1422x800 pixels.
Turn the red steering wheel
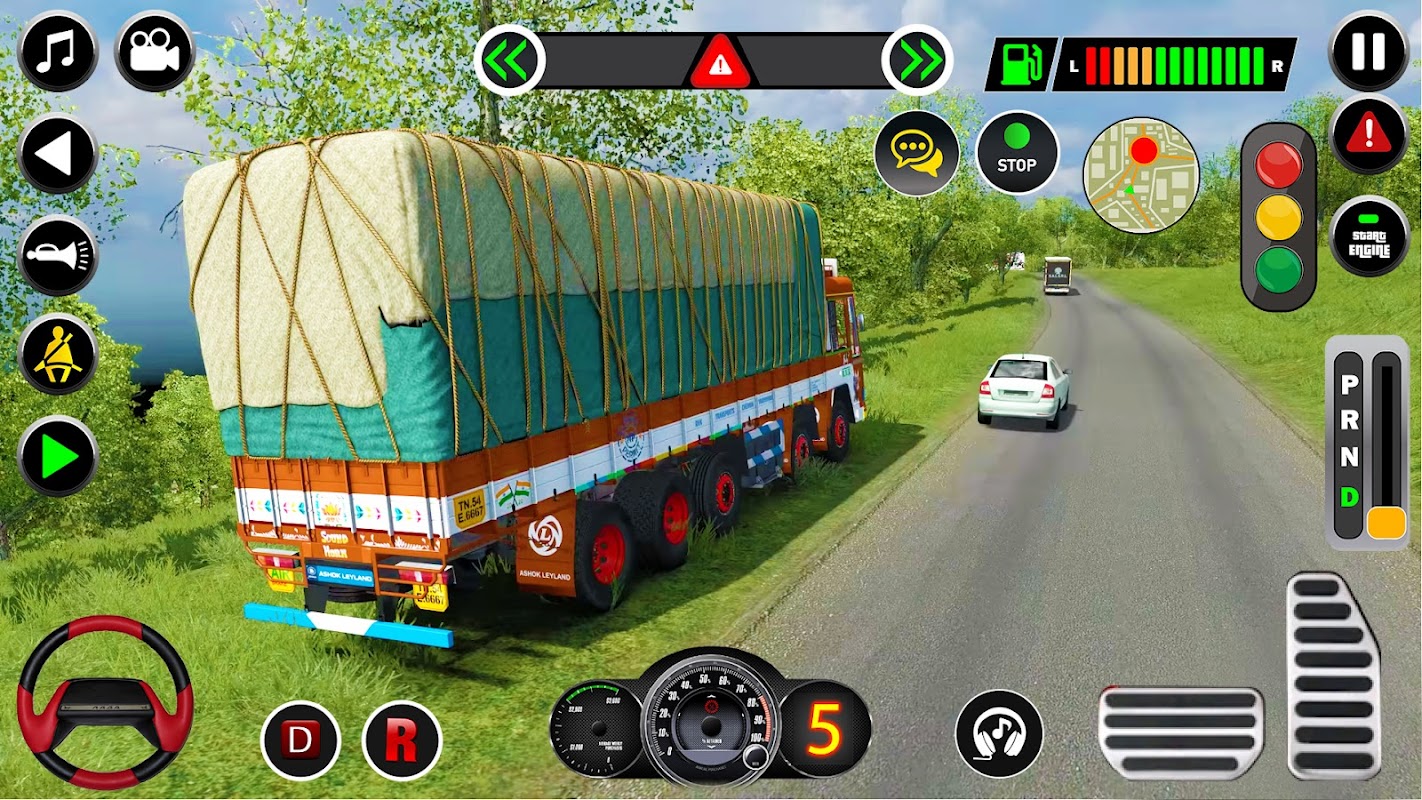pos(105,701)
